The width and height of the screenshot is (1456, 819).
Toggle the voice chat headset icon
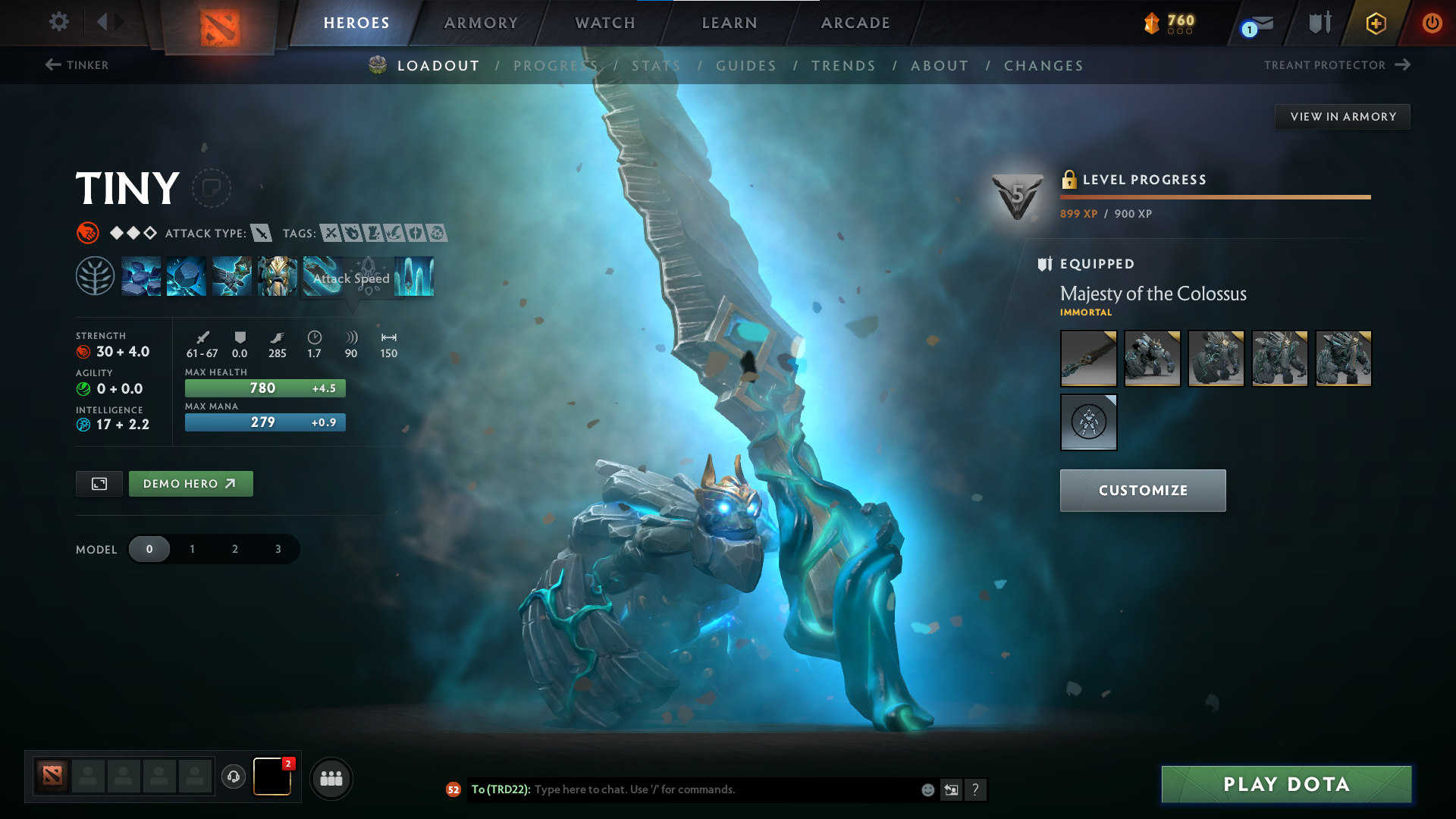(x=233, y=778)
